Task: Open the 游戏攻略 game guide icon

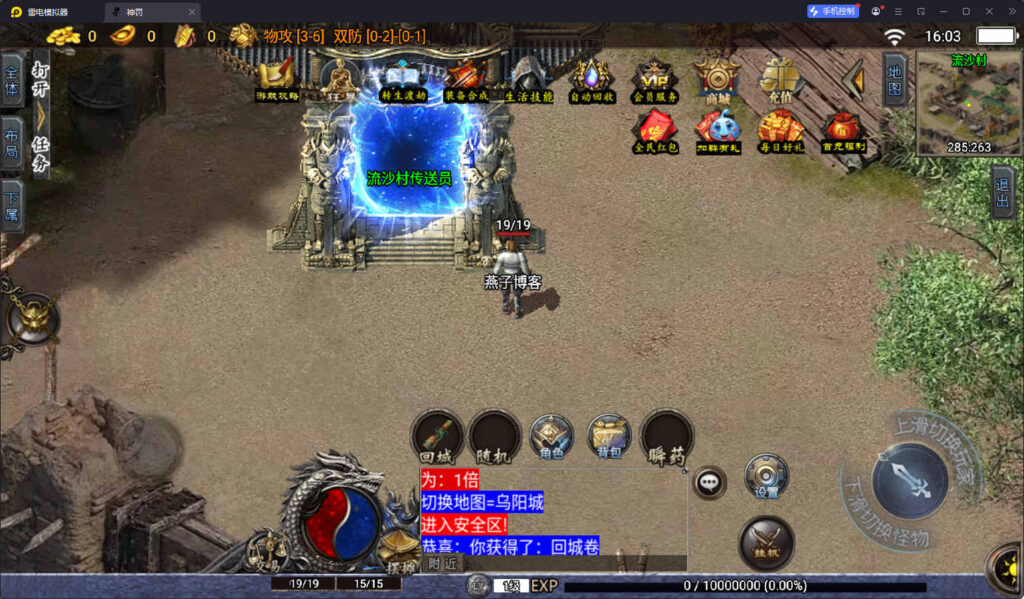Action: [x=277, y=79]
